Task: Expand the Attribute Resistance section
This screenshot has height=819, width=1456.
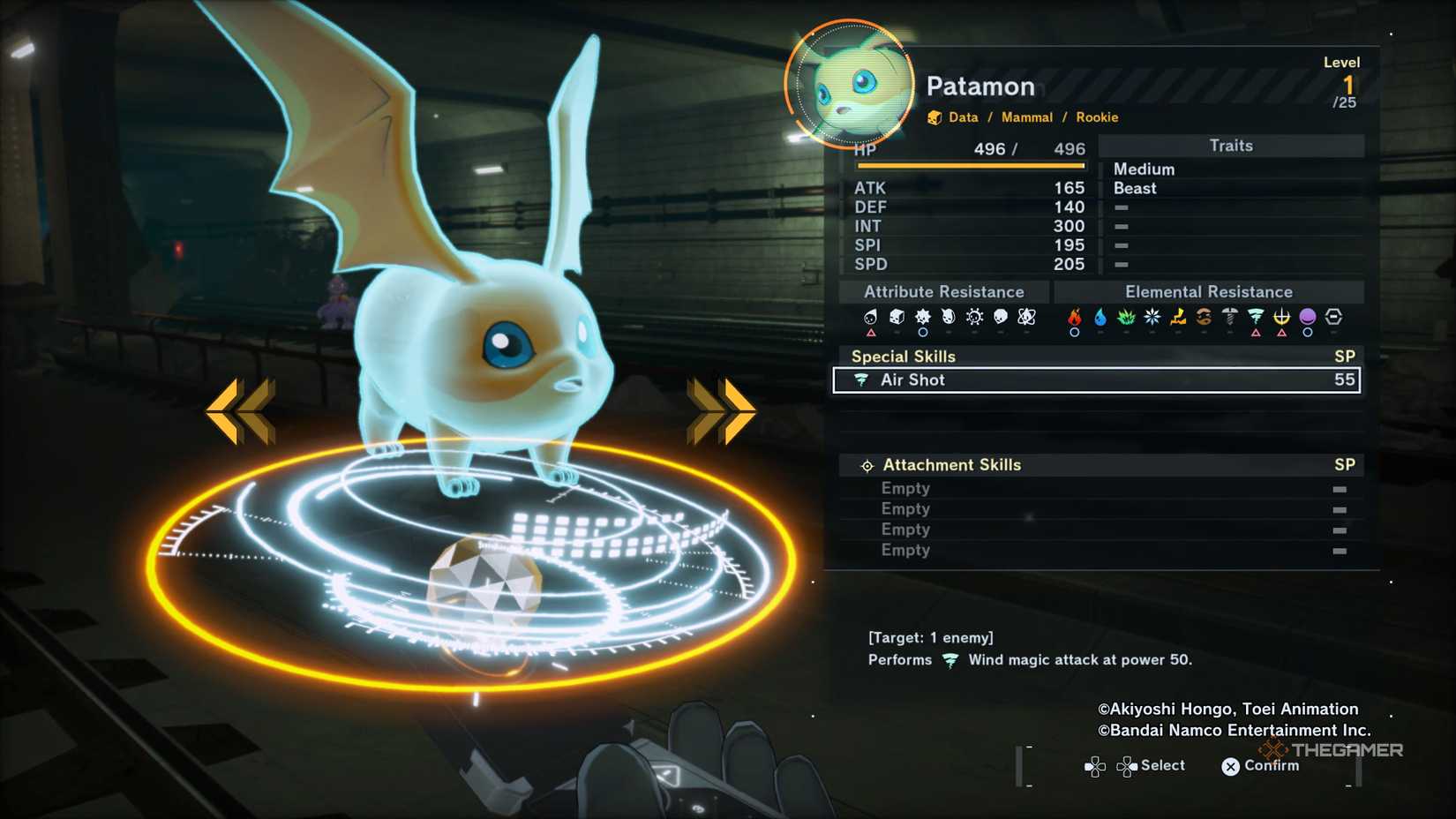Action: pyautogui.click(x=944, y=291)
